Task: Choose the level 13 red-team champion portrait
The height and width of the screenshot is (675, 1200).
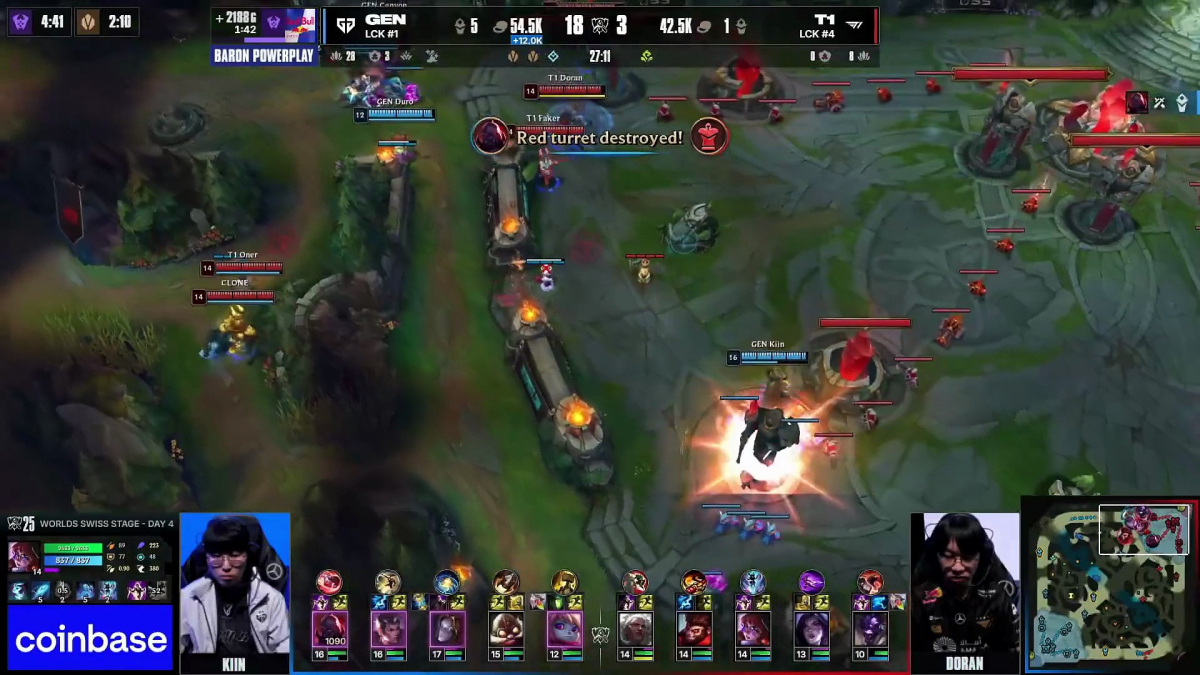Action: pyautogui.click(x=811, y=629)
